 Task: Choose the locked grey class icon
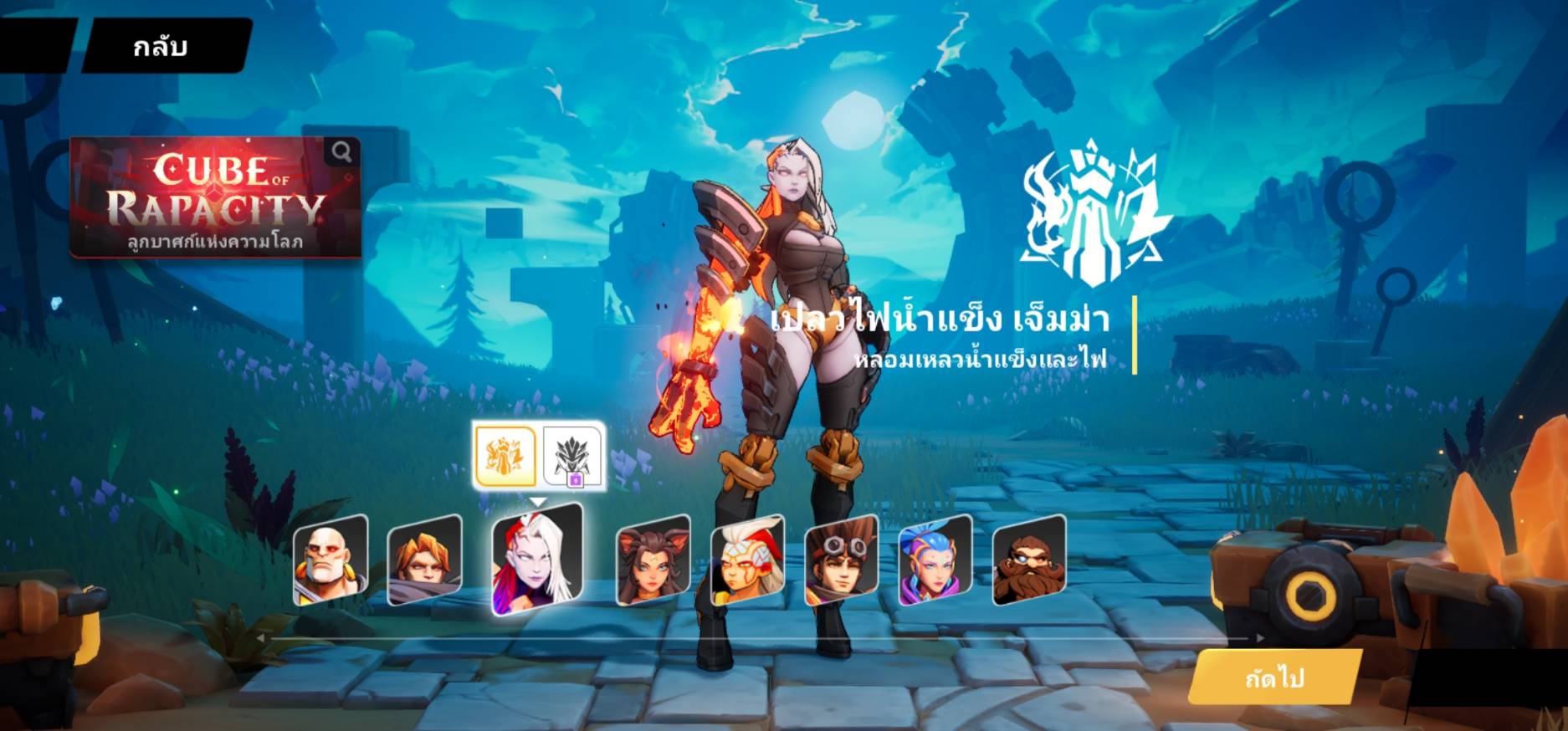(x=572, y=458)
